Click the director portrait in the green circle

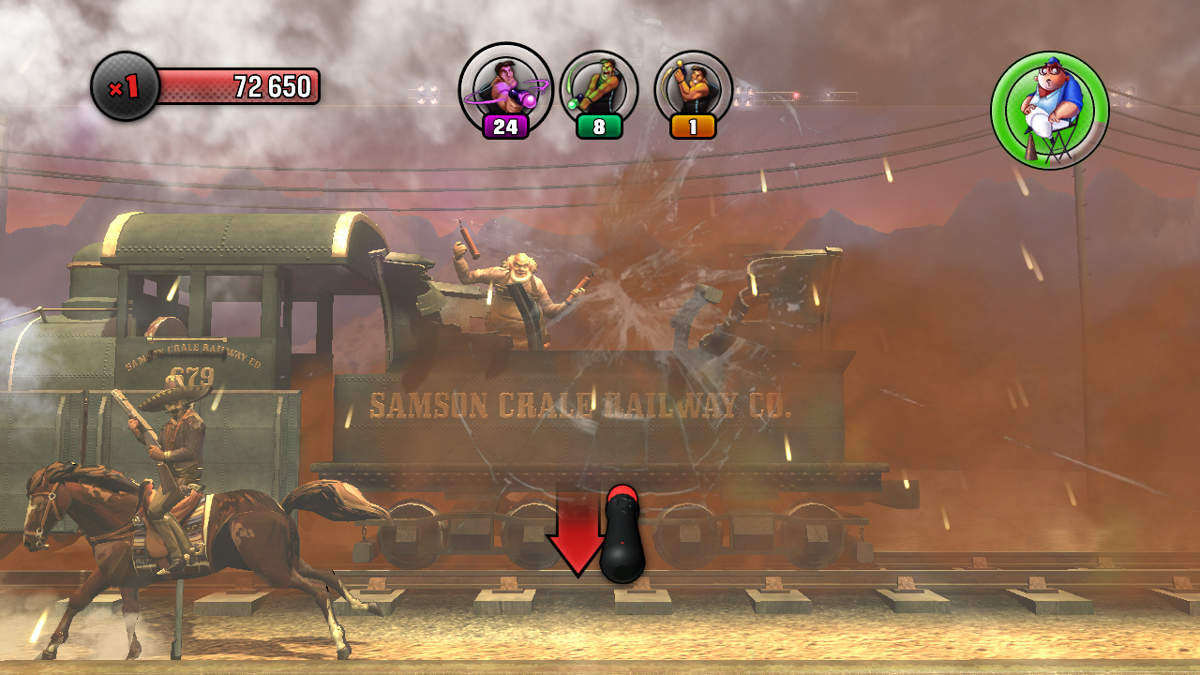click(x=1049, y=110)
